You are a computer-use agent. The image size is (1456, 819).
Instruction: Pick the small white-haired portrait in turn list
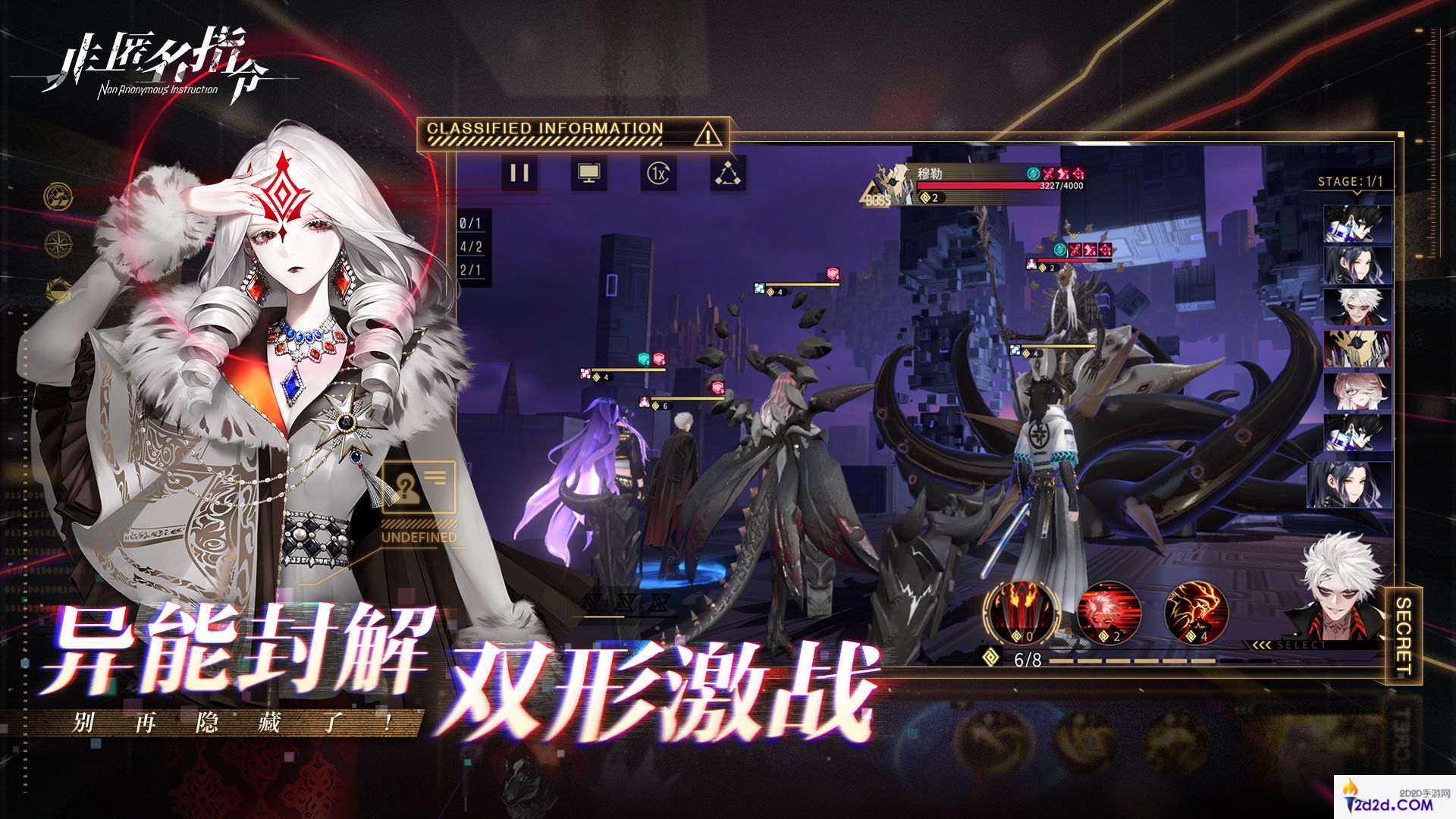click(x=1357, y=307)
